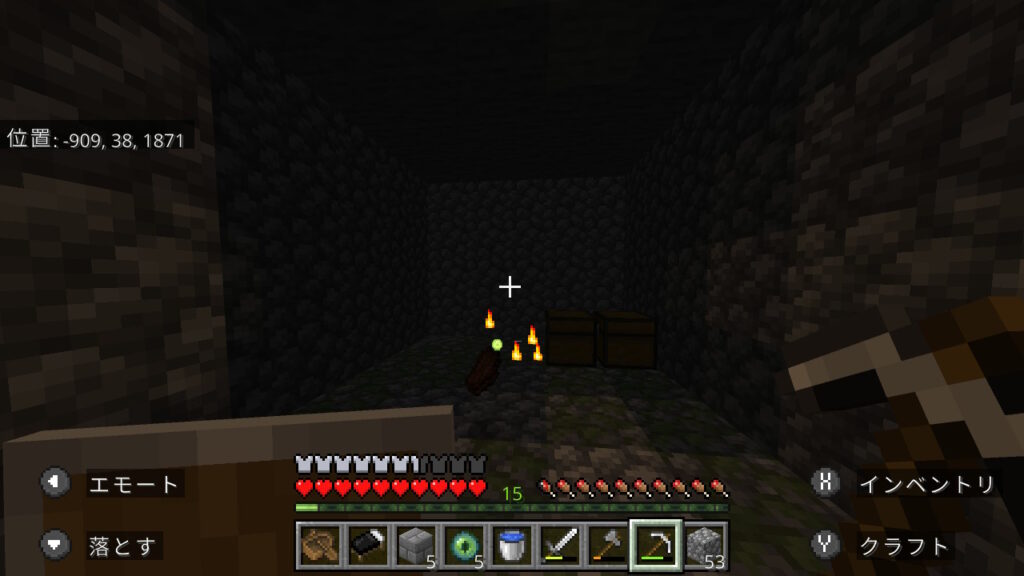
Task: Click the highlighted pickaxe hotbar slot
Action: tap(656, 545)
